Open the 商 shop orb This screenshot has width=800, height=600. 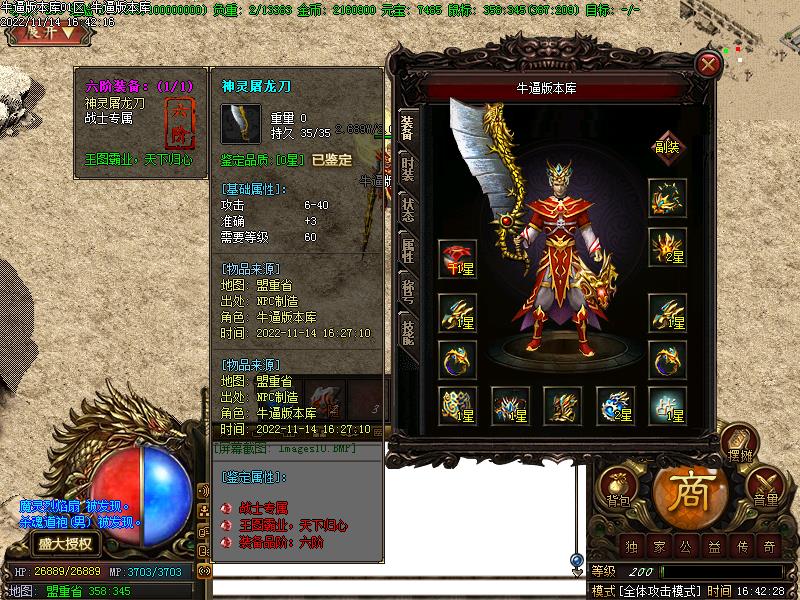(x=689, y=492)
